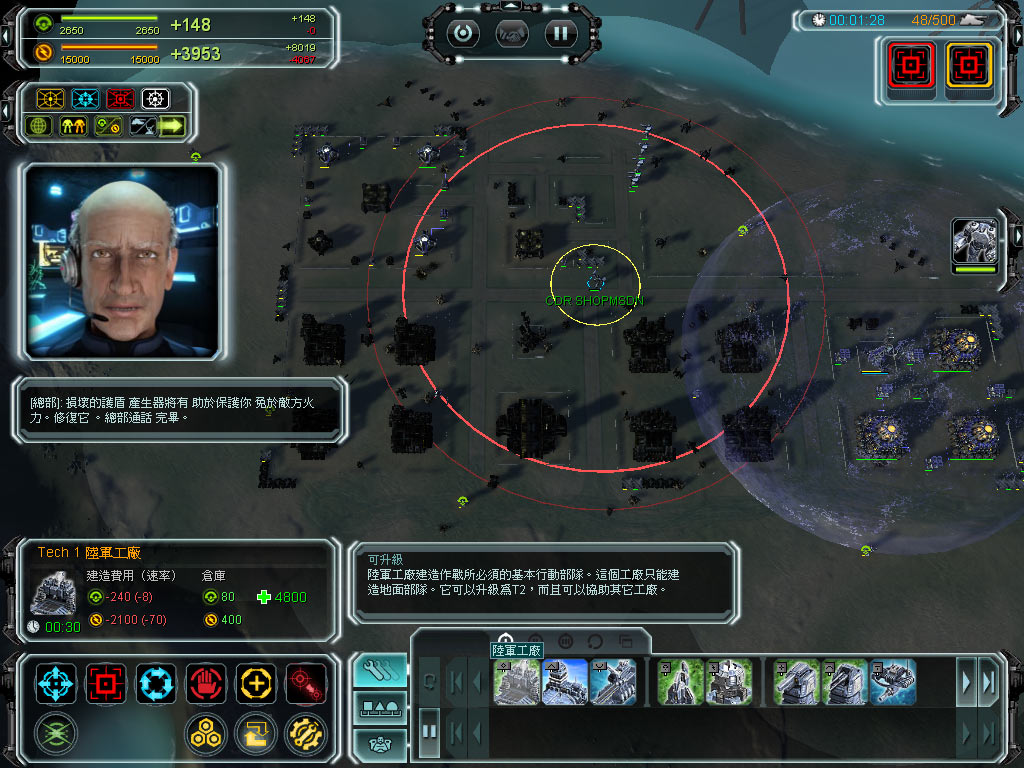1024x768 pixels.
Task: Select the yellow-bordered objective target icon
Action: click(x=966, y=66)
